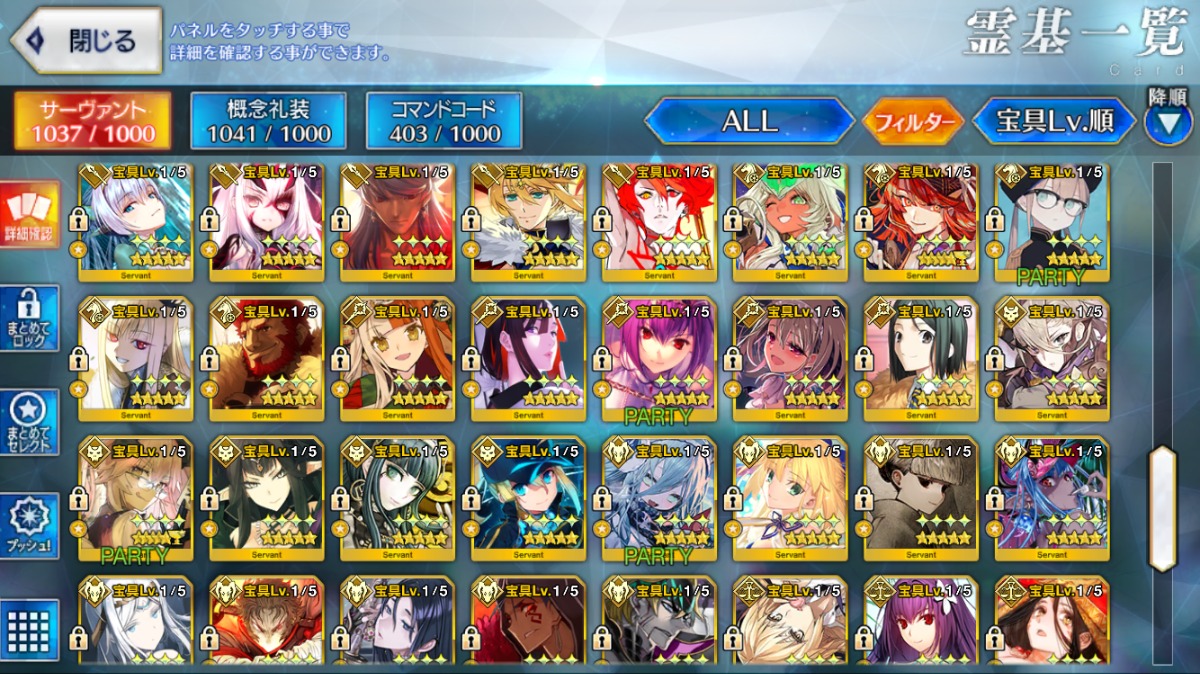Open the 概念礼装 tab
The image size is (1200, 674).
coord(268,121)
